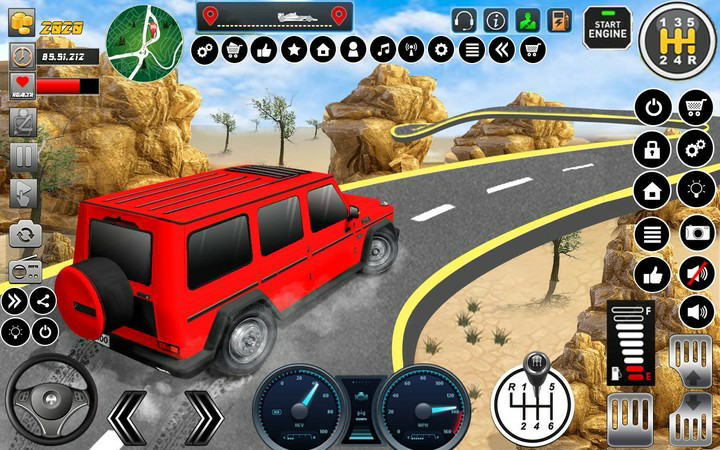Screen dimensions: 720x450
Task: Choose the star icon in the top row
Action: coord(293,49)
